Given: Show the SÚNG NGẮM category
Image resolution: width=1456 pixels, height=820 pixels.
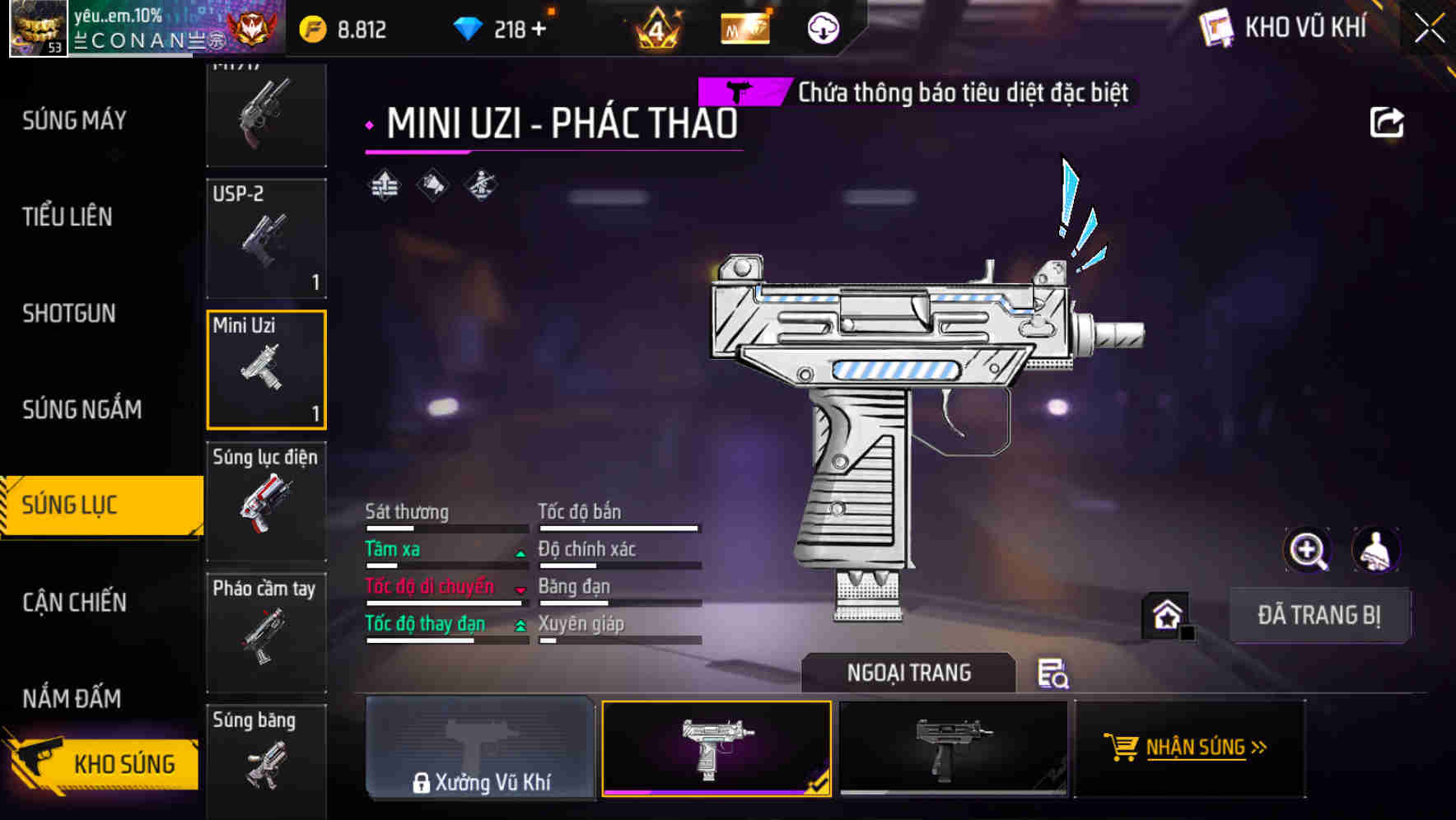Looking at the screenshot, I should coord(82,409).
